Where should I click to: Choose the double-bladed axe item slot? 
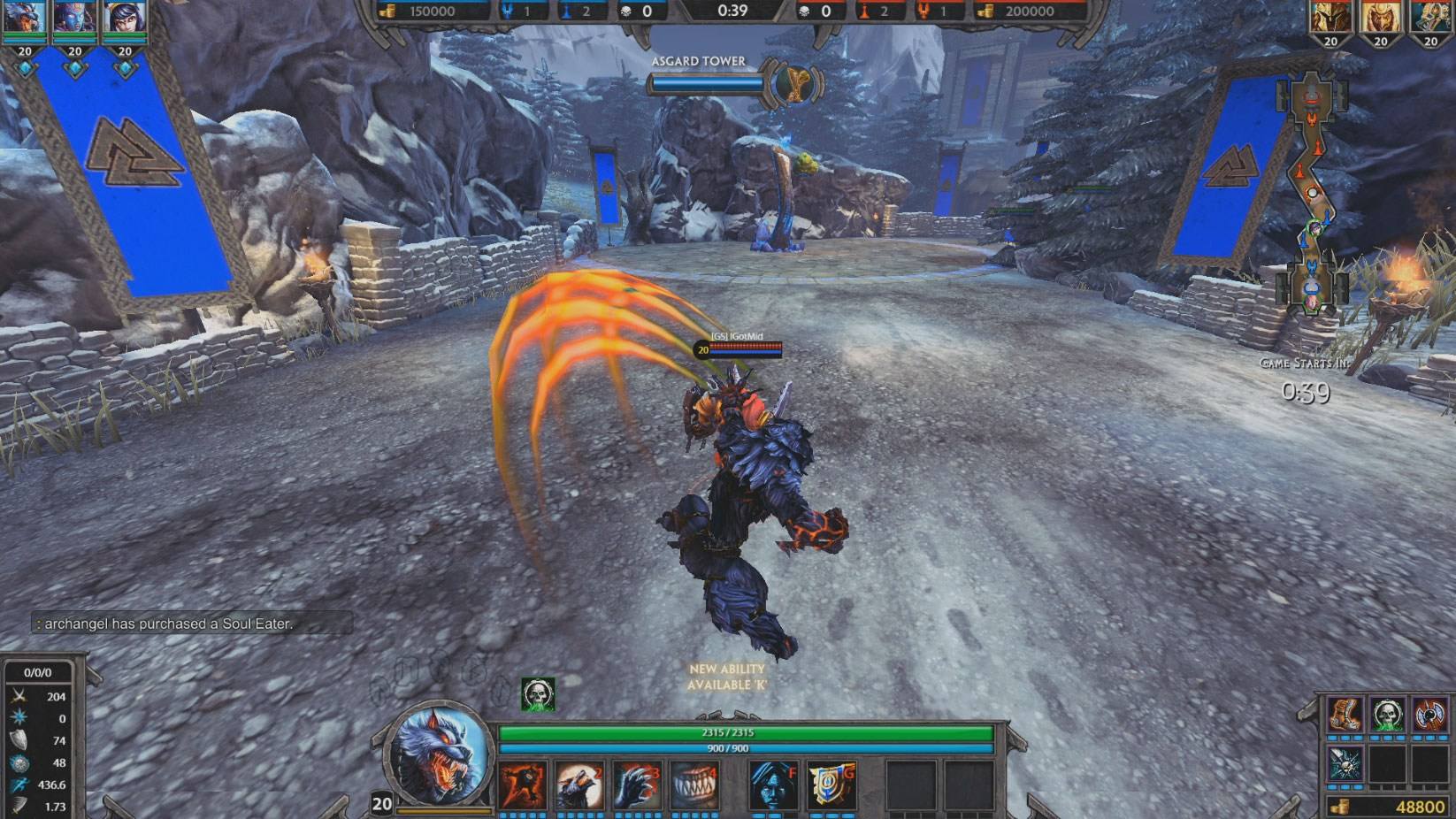(1429, 715)
